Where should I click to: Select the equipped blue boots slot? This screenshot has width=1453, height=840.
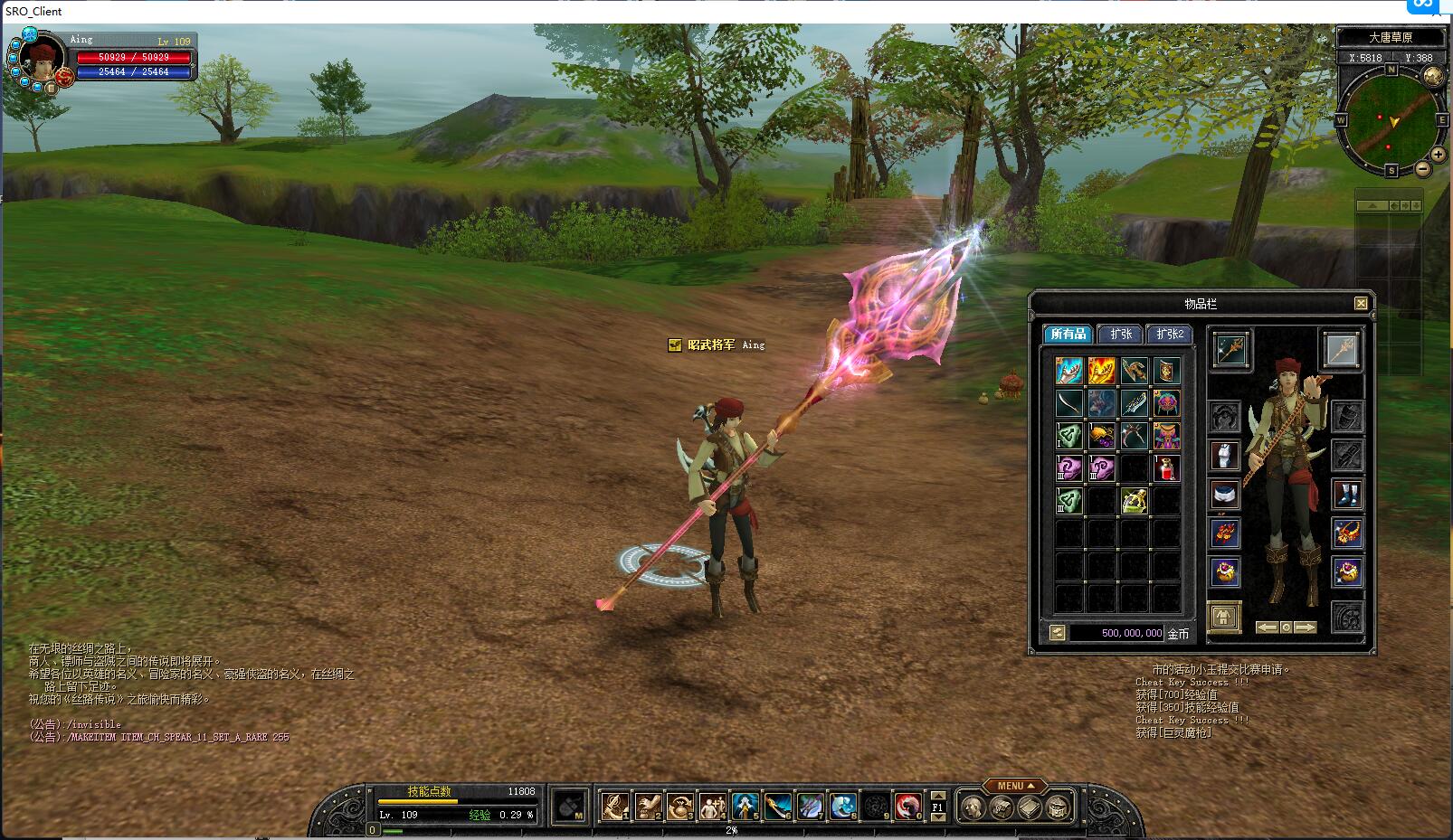pyautogui.click(x=1347, y=495)
